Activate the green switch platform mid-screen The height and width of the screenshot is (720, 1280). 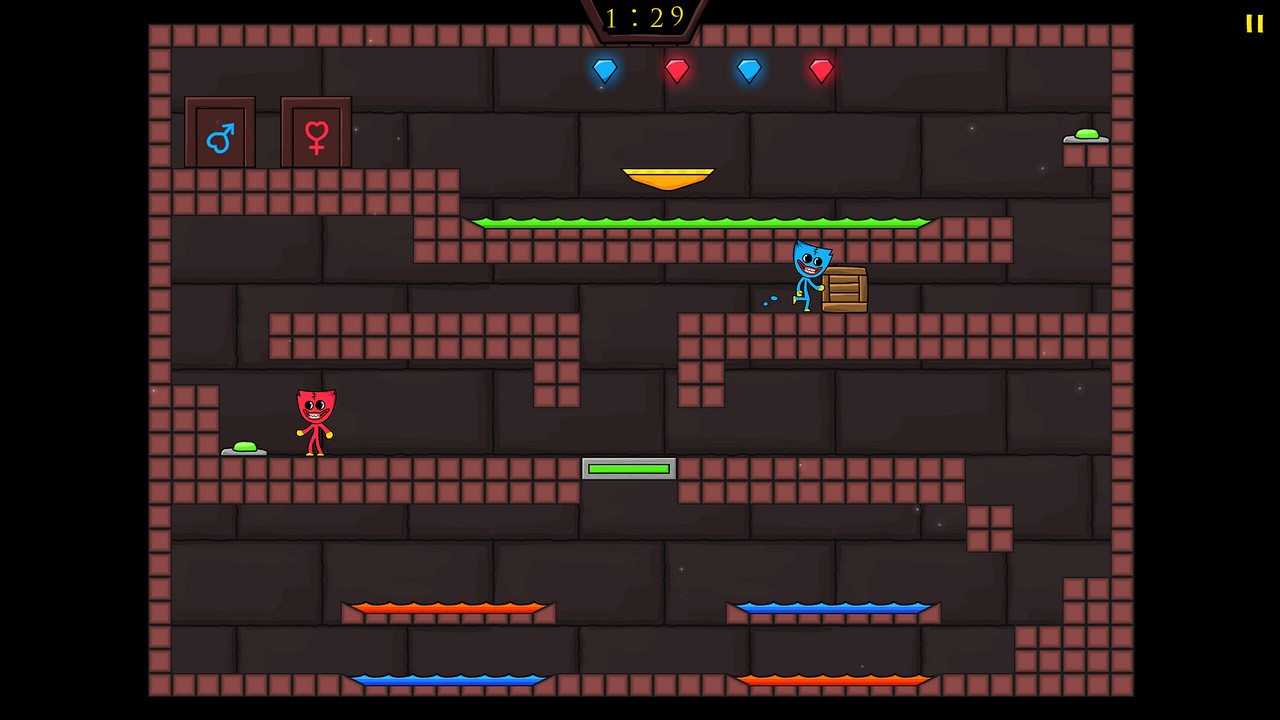coord(628,468)
